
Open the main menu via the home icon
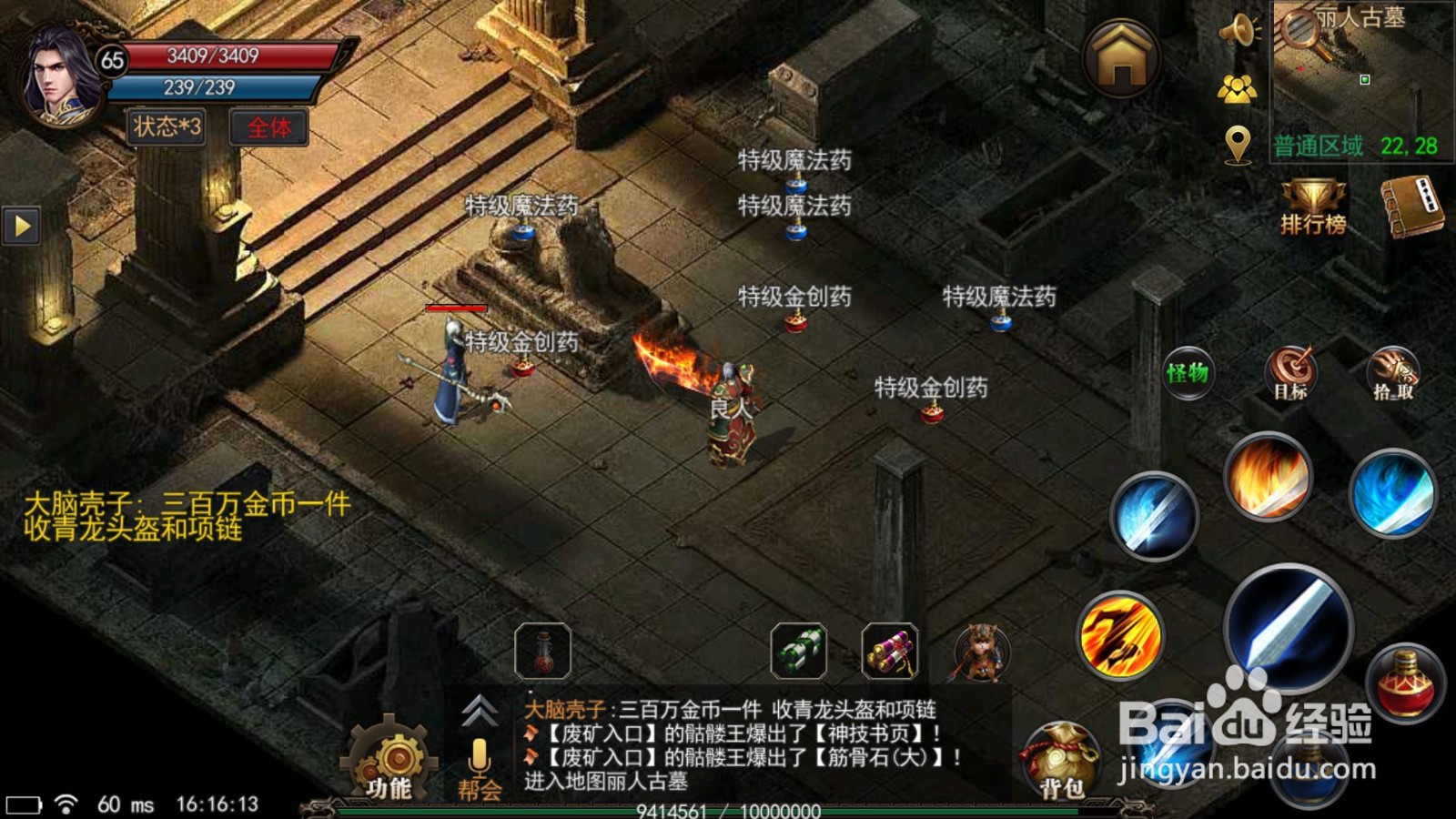pos(1121,59)
